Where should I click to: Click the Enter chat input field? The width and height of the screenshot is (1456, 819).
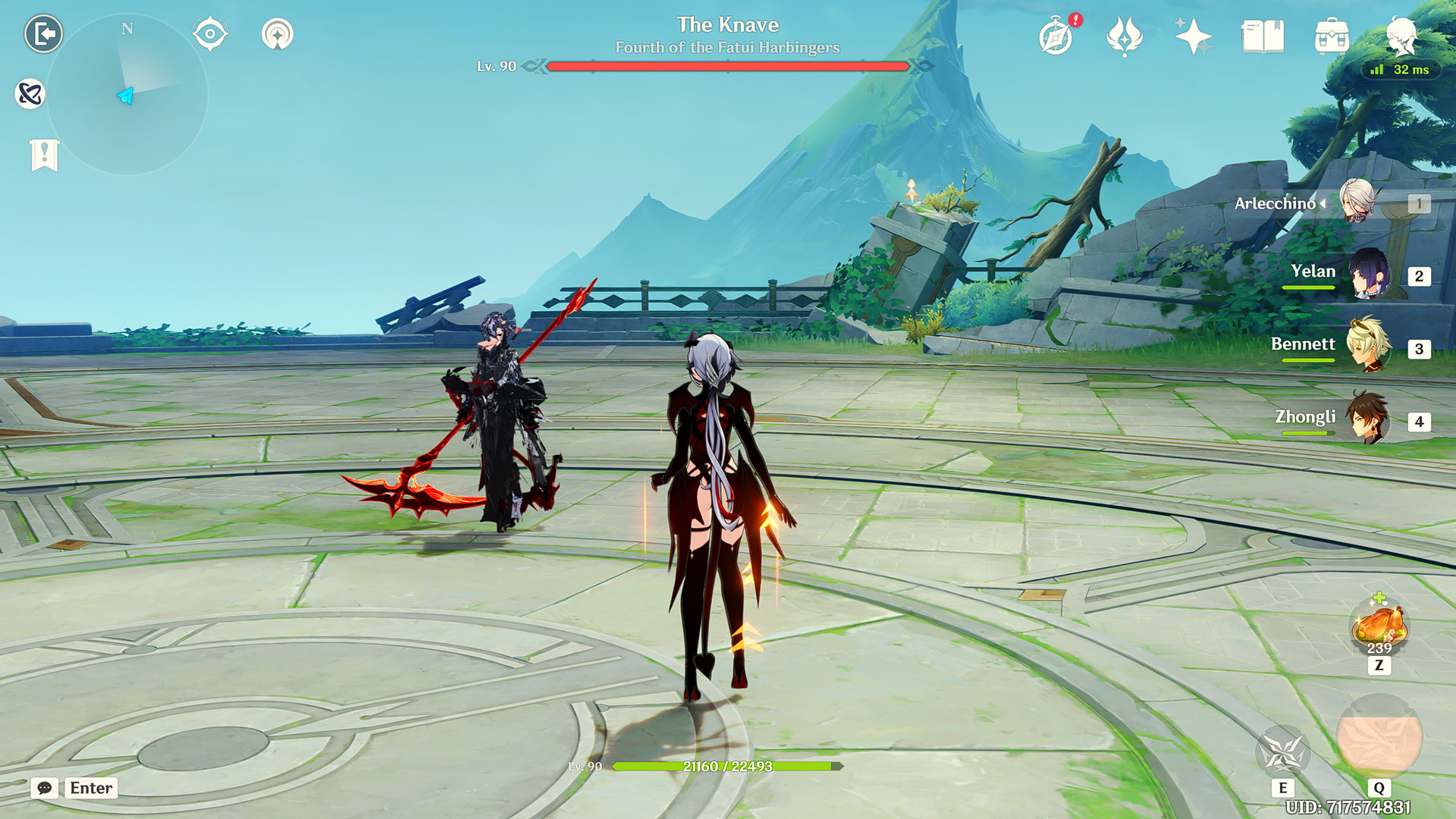(x=90, y=789)
